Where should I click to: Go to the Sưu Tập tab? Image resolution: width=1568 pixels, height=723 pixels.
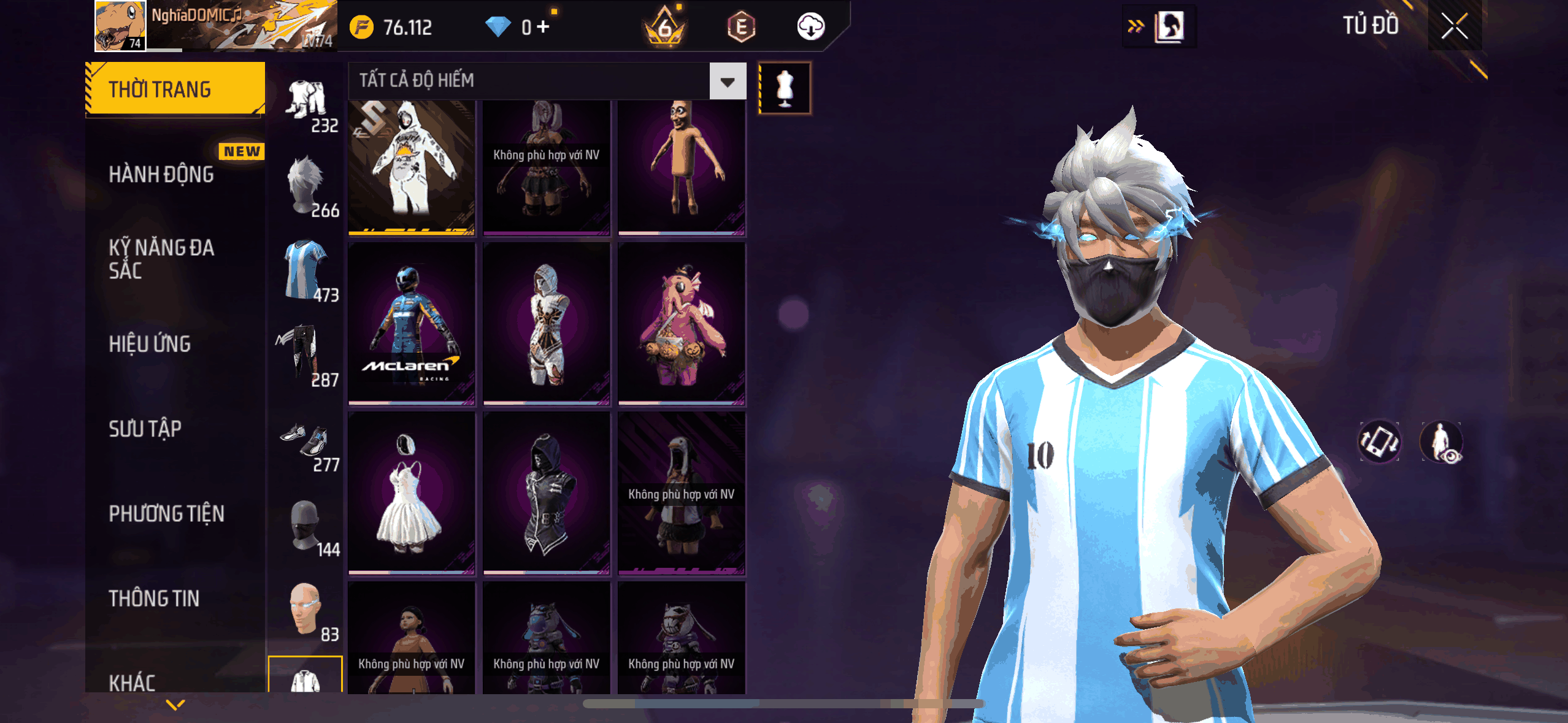(x=145, y=429)
